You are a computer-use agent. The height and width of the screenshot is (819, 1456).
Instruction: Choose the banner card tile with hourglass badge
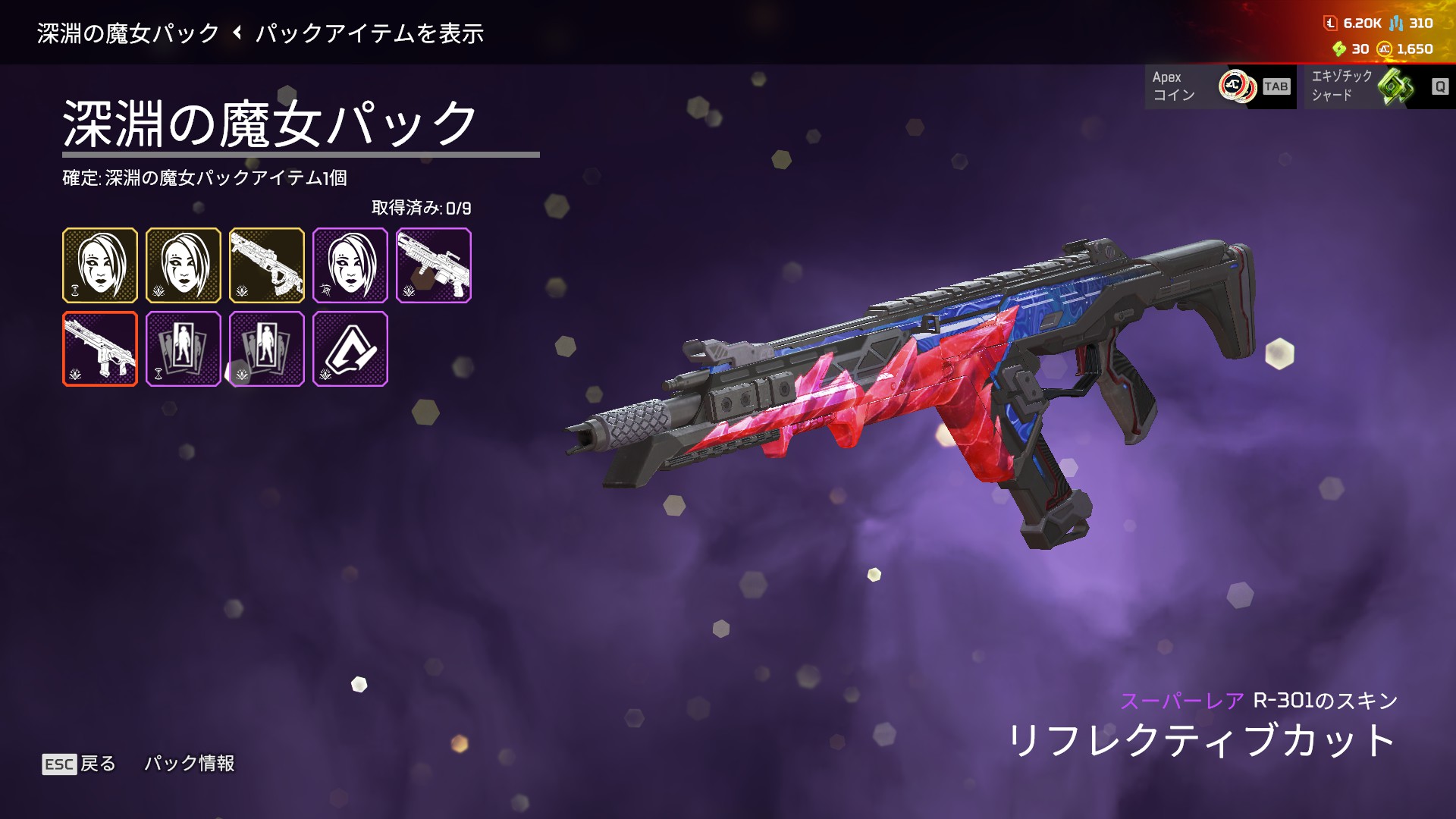coord(184,349)
